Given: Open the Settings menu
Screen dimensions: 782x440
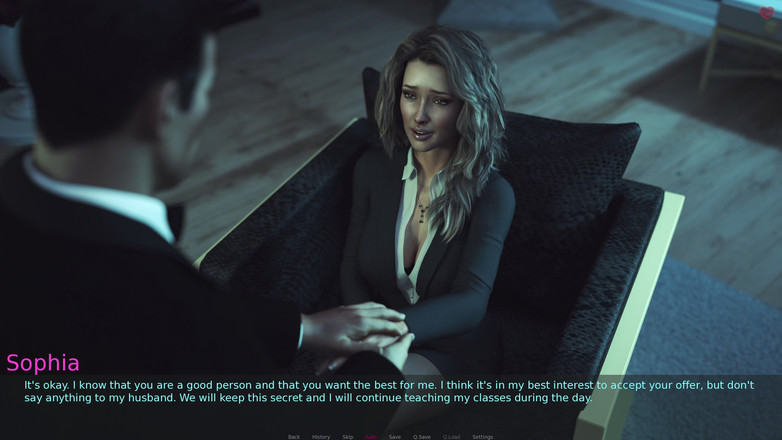Looking at the screenshot, I should coord(482,437).
